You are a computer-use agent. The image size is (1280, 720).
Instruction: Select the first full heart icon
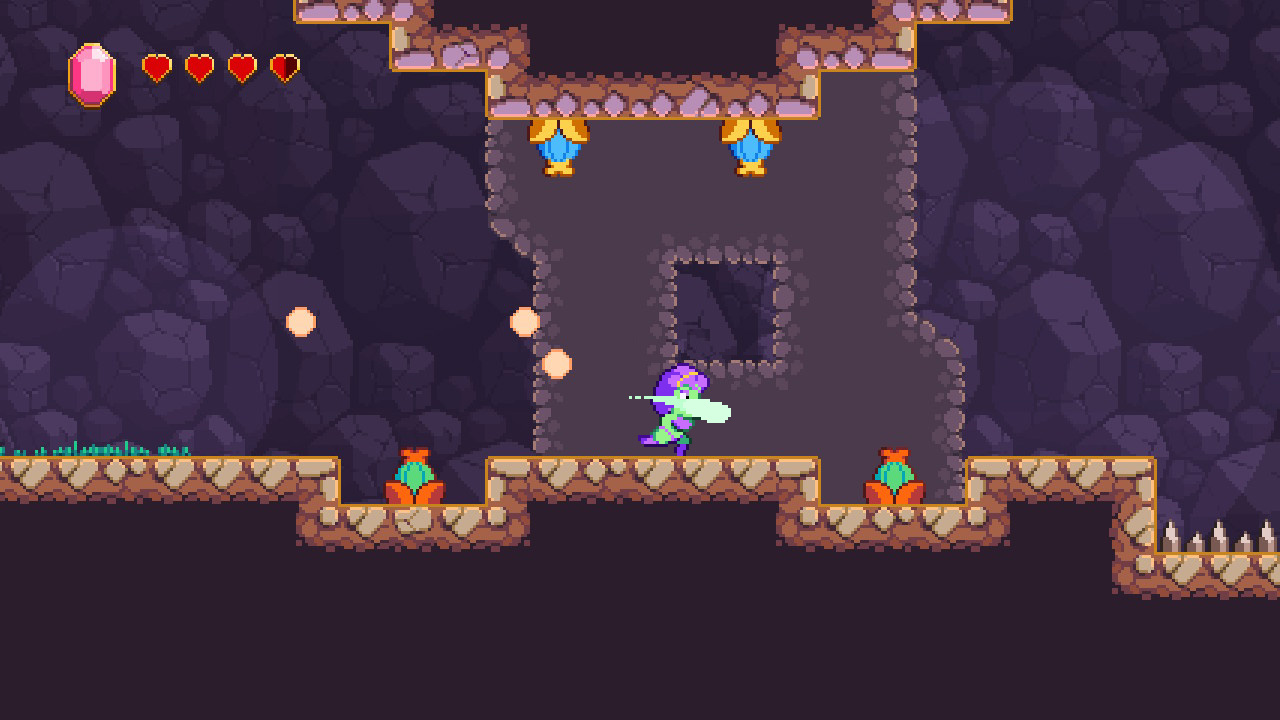[156, 67]
